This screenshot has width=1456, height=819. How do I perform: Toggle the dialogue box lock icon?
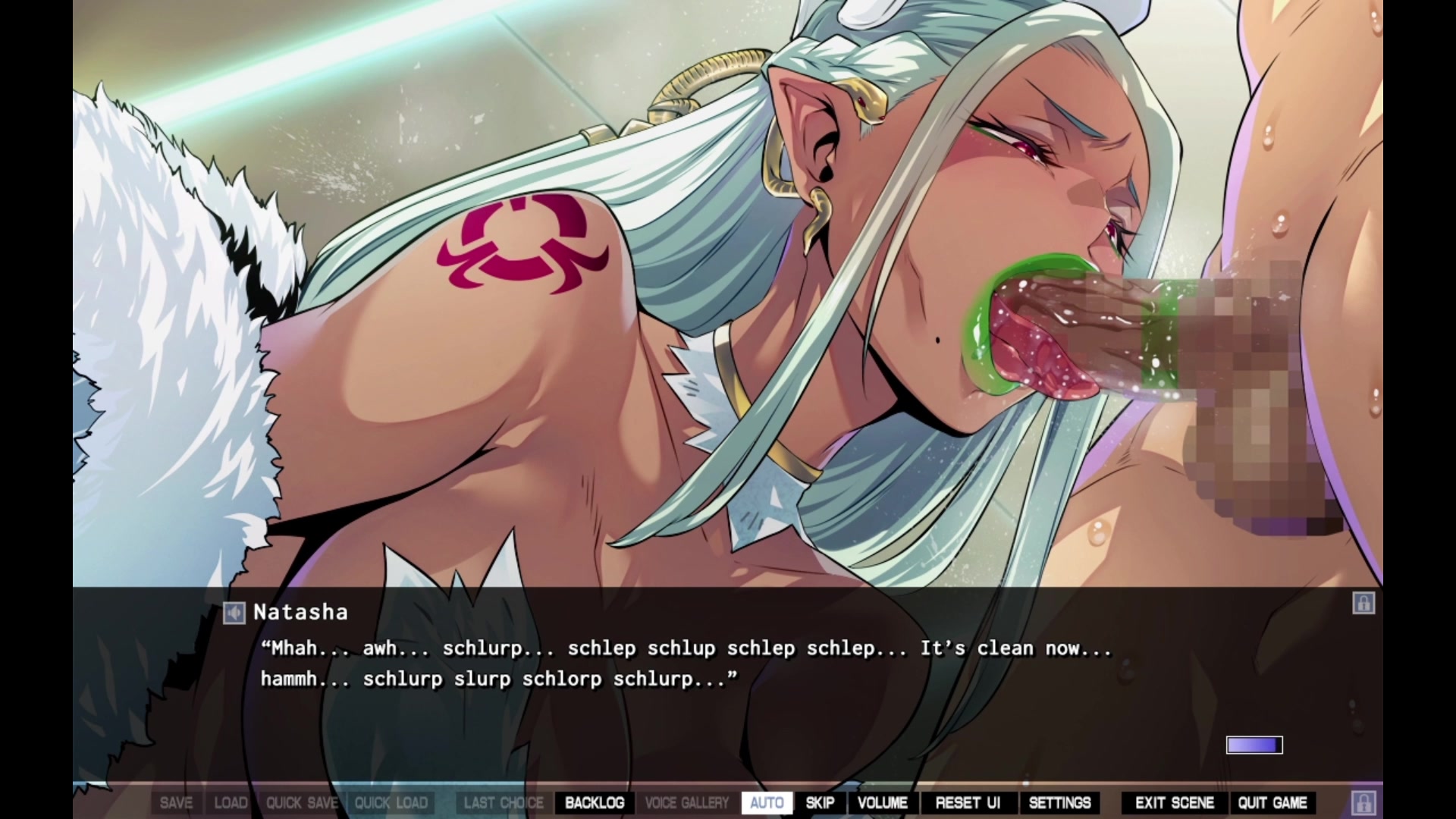(x=1363, y=604)
